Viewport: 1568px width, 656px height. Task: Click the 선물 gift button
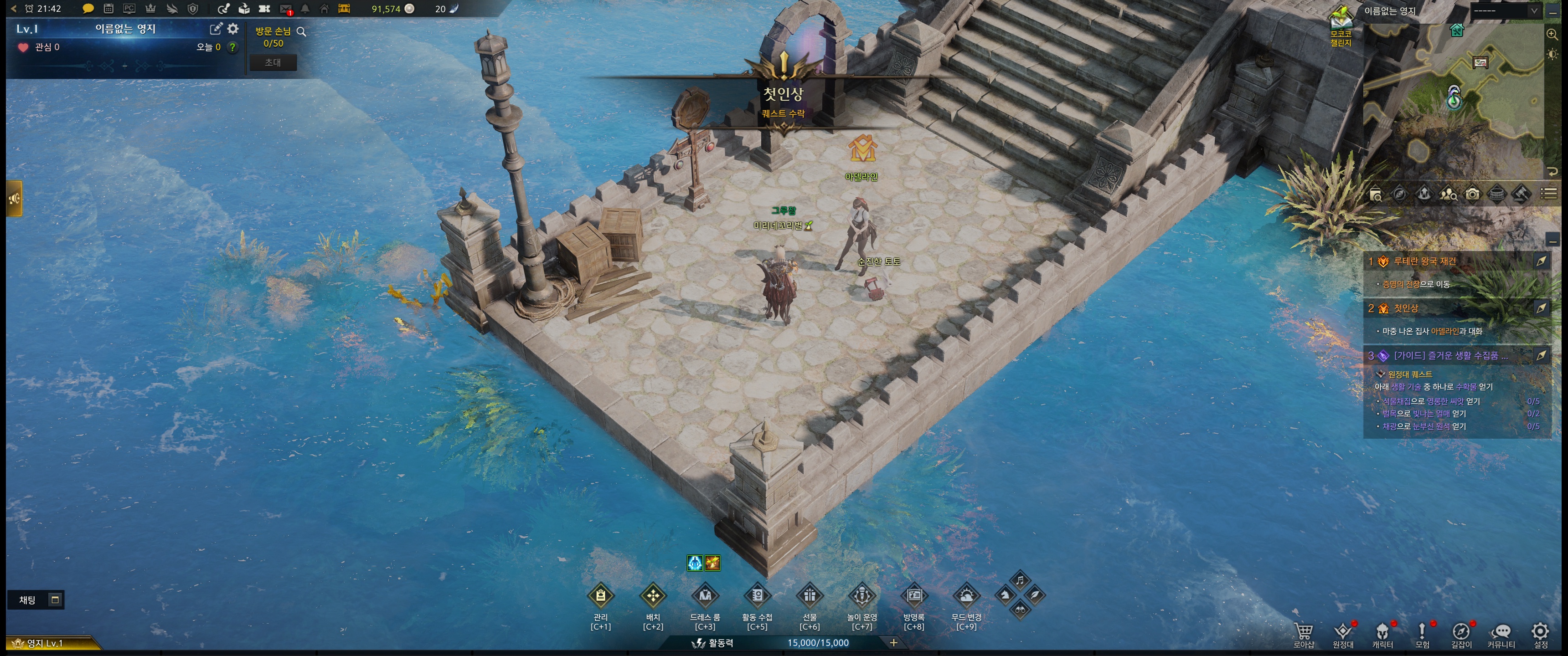click(x=810, y=596)
